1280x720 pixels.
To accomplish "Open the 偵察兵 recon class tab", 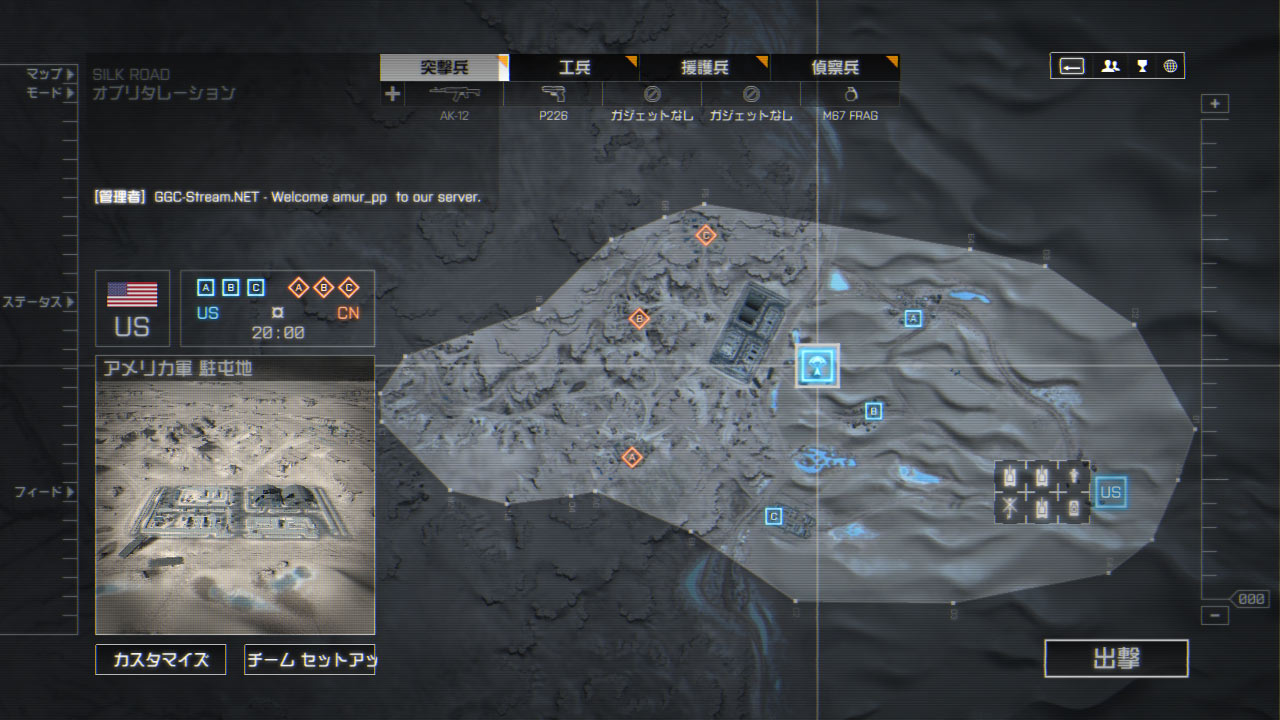I will tap(834, 68).
